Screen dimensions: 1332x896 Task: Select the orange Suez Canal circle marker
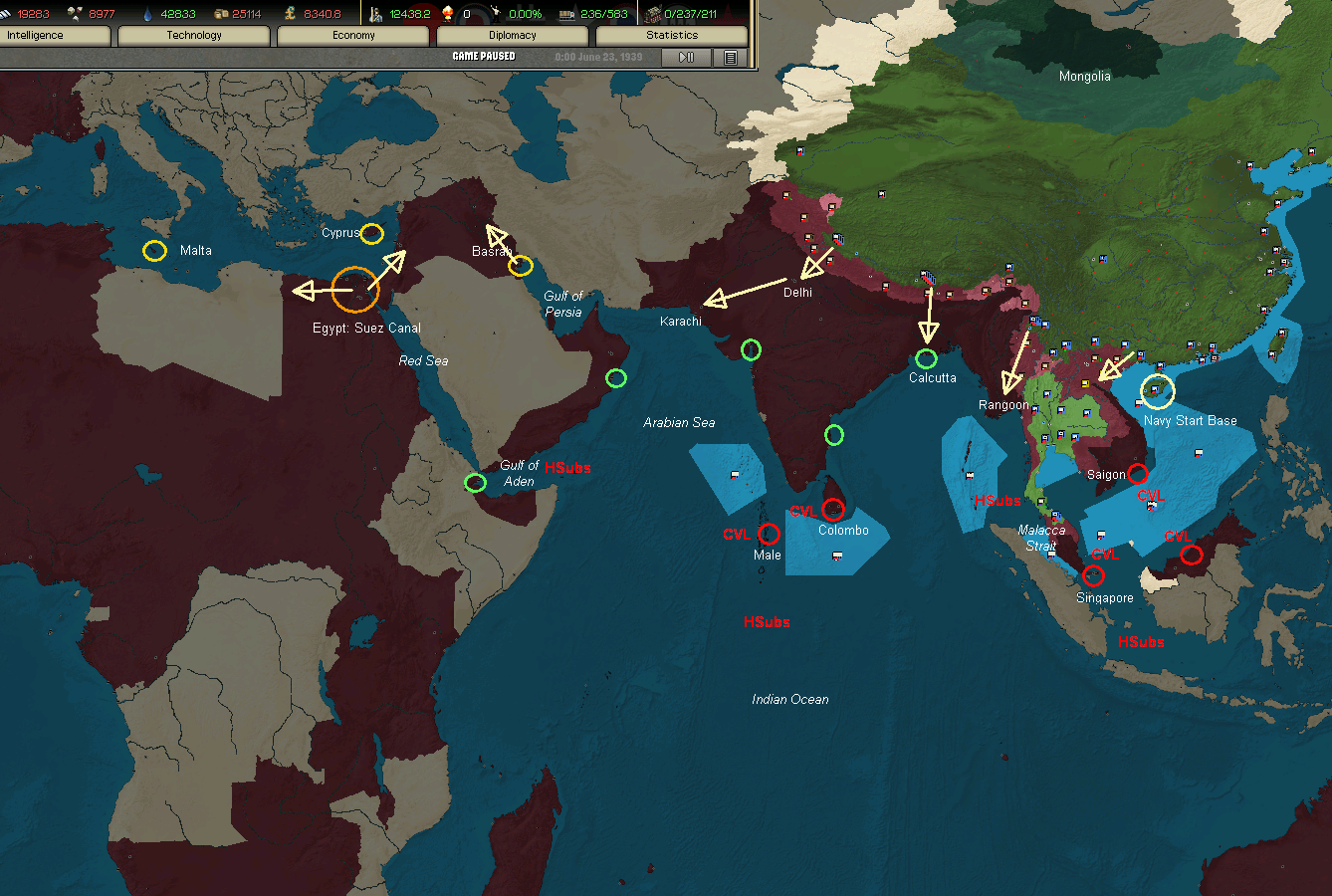[x=353, y=290]
